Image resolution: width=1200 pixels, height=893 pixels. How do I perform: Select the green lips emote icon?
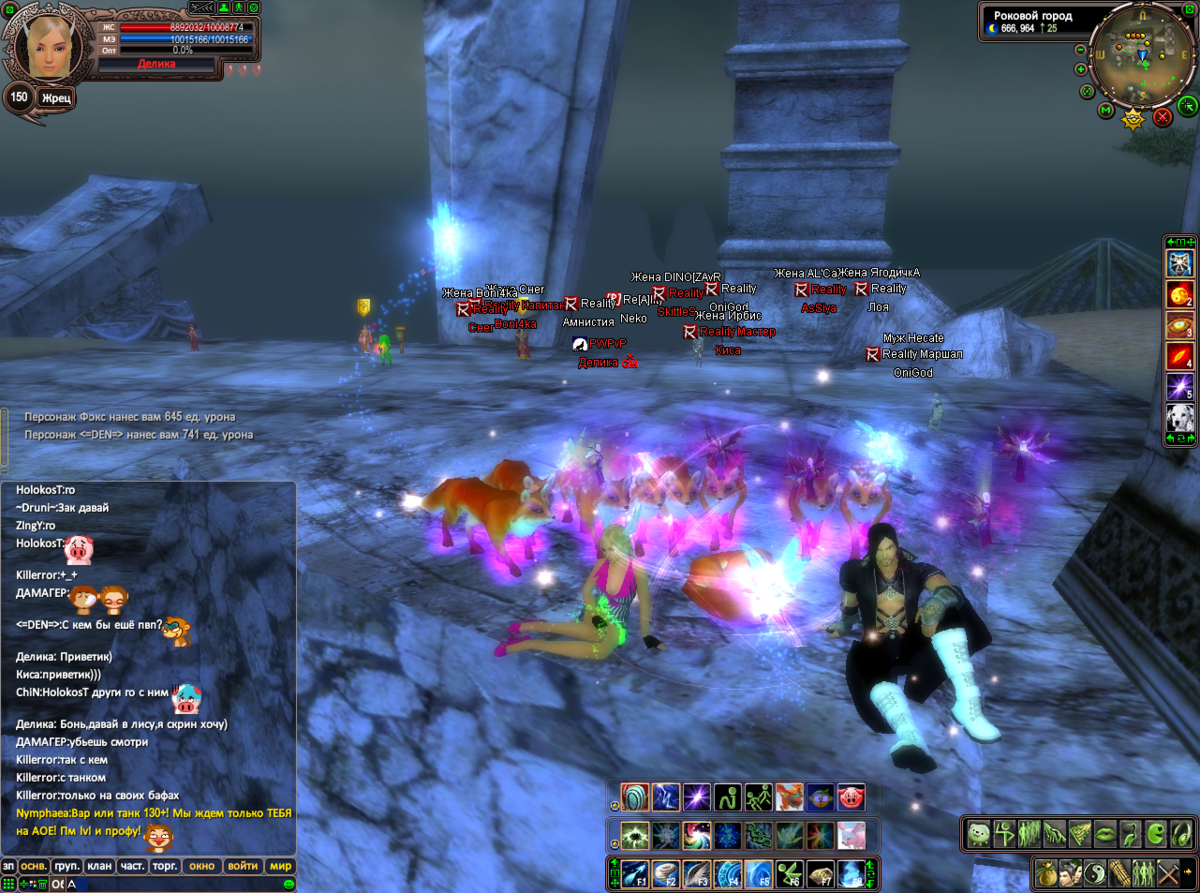point(1103,833)
